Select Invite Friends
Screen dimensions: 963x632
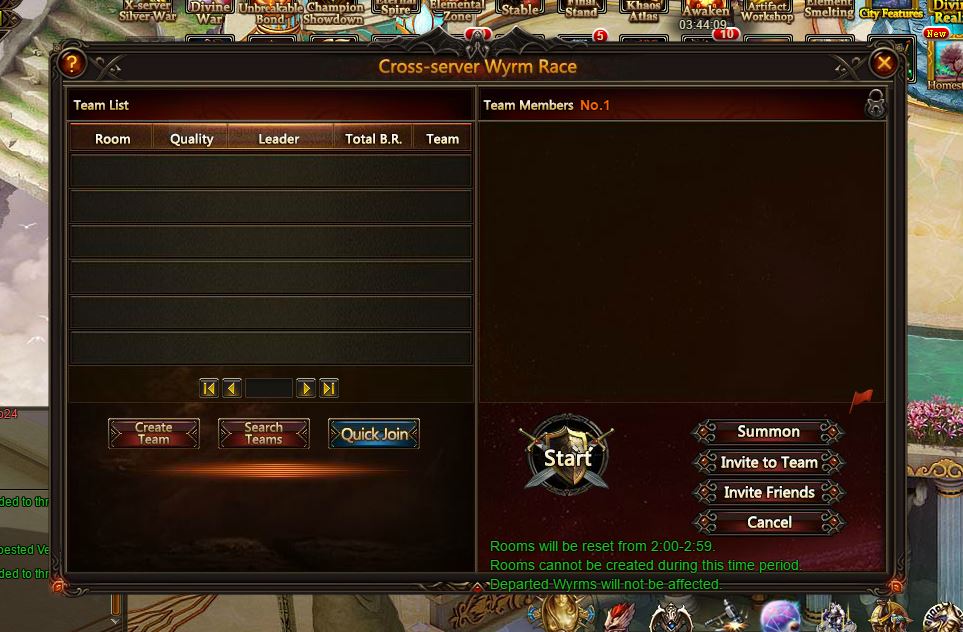point(768,492)
